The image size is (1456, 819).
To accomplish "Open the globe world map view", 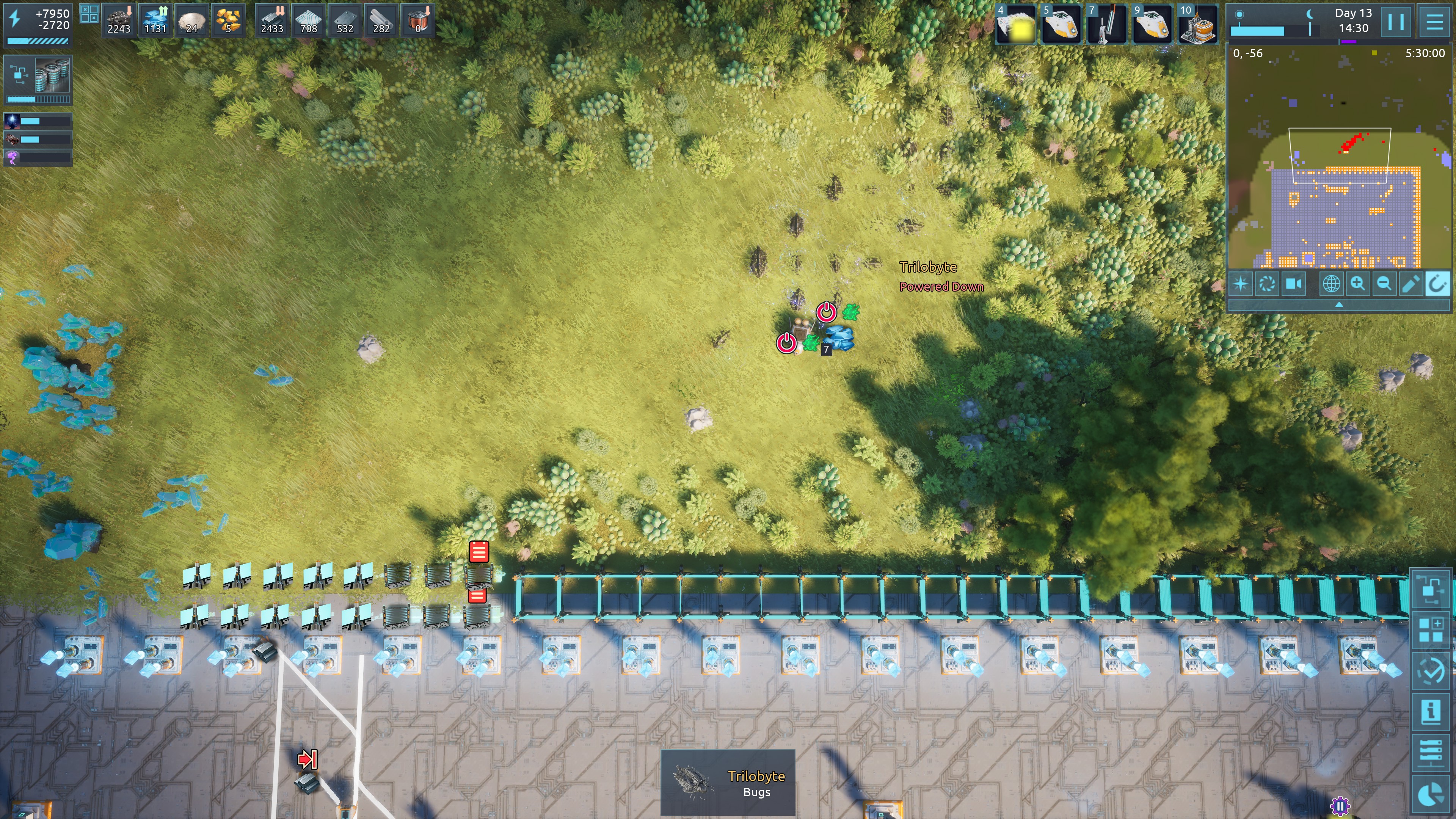I will pyautogui.click(x=1331, y=283).
